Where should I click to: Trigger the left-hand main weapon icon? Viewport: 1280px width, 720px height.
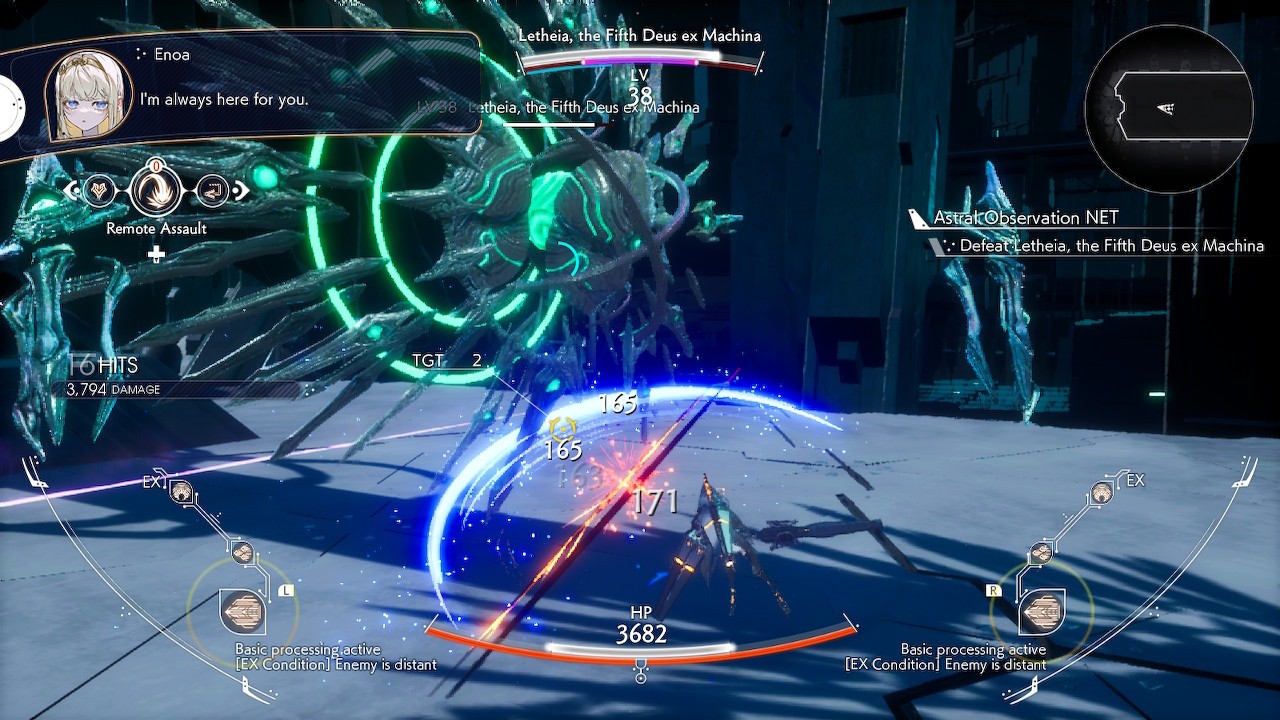click(x=242, y=610)
